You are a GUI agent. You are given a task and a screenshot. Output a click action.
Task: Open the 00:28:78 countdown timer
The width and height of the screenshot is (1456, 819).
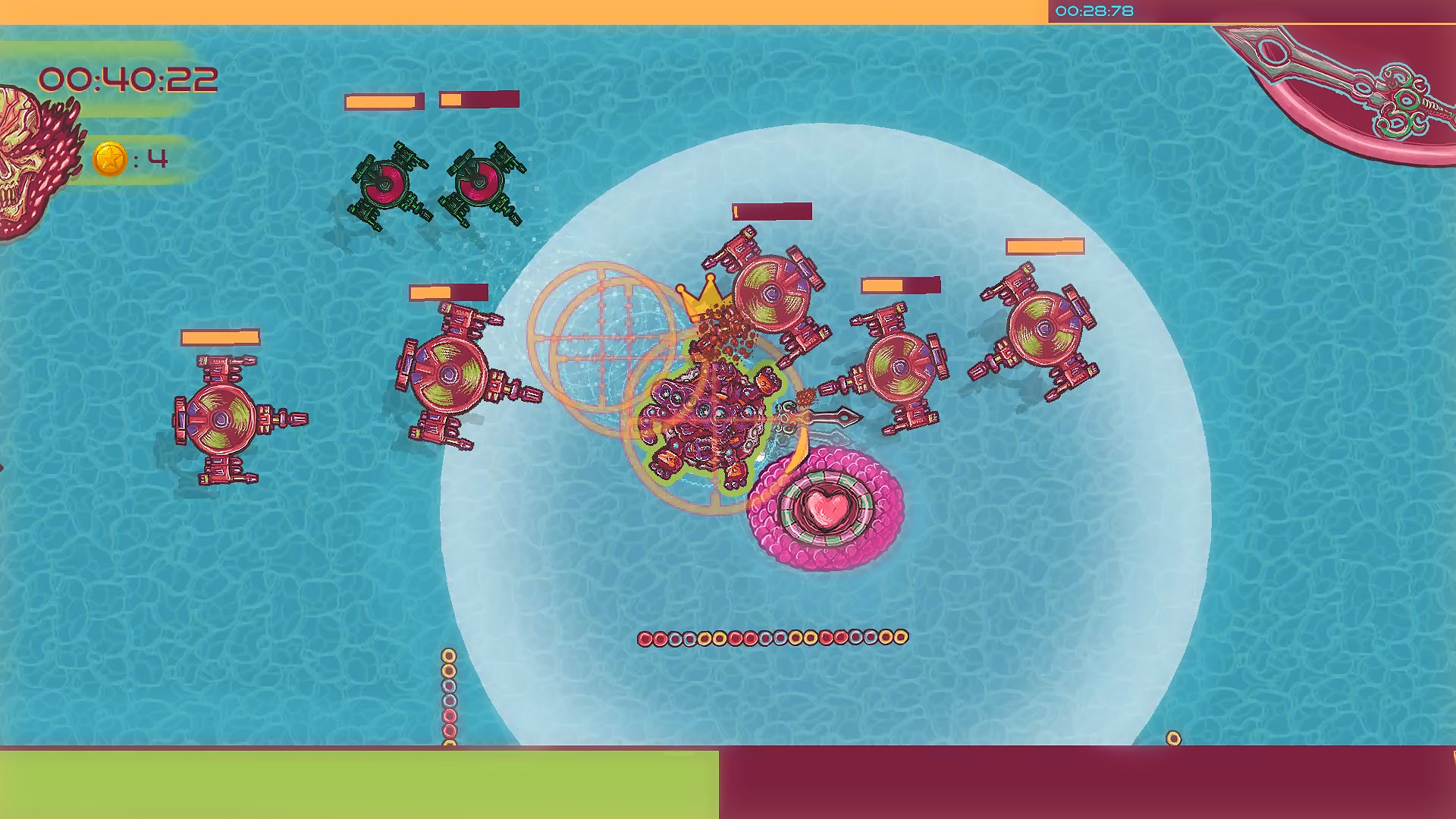point(1094,11)
